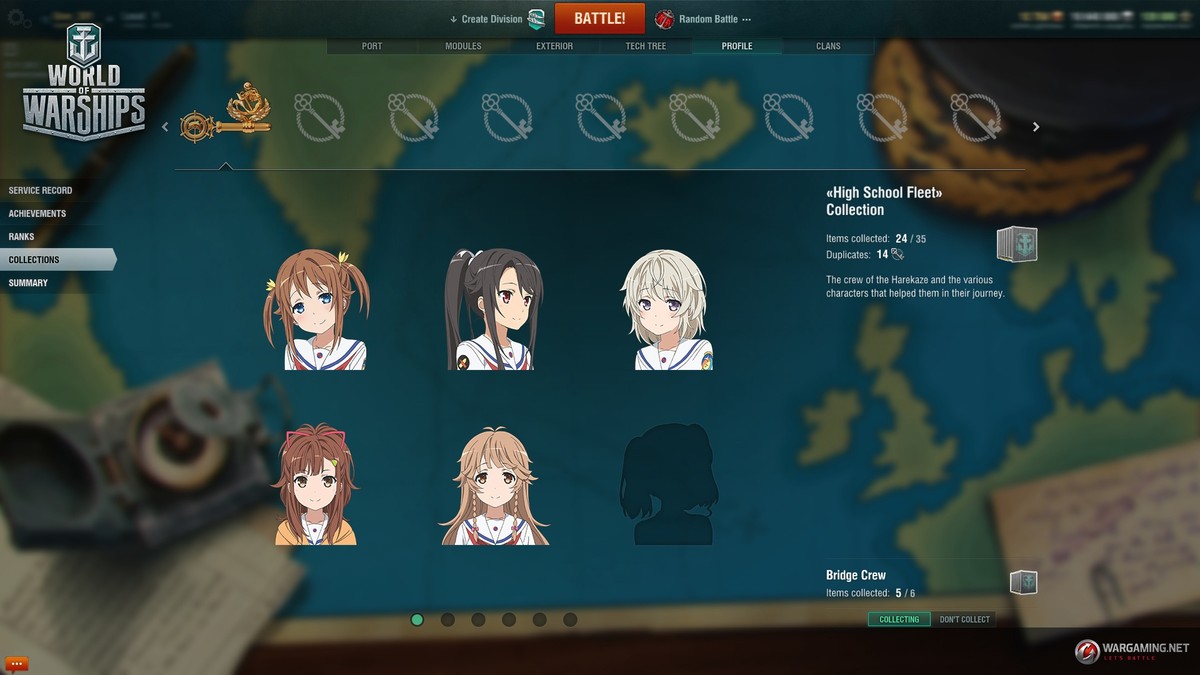Open the Summary section
Image resolution: width=1200 pixels, height=675 pixels.
(x=28, y=282)
